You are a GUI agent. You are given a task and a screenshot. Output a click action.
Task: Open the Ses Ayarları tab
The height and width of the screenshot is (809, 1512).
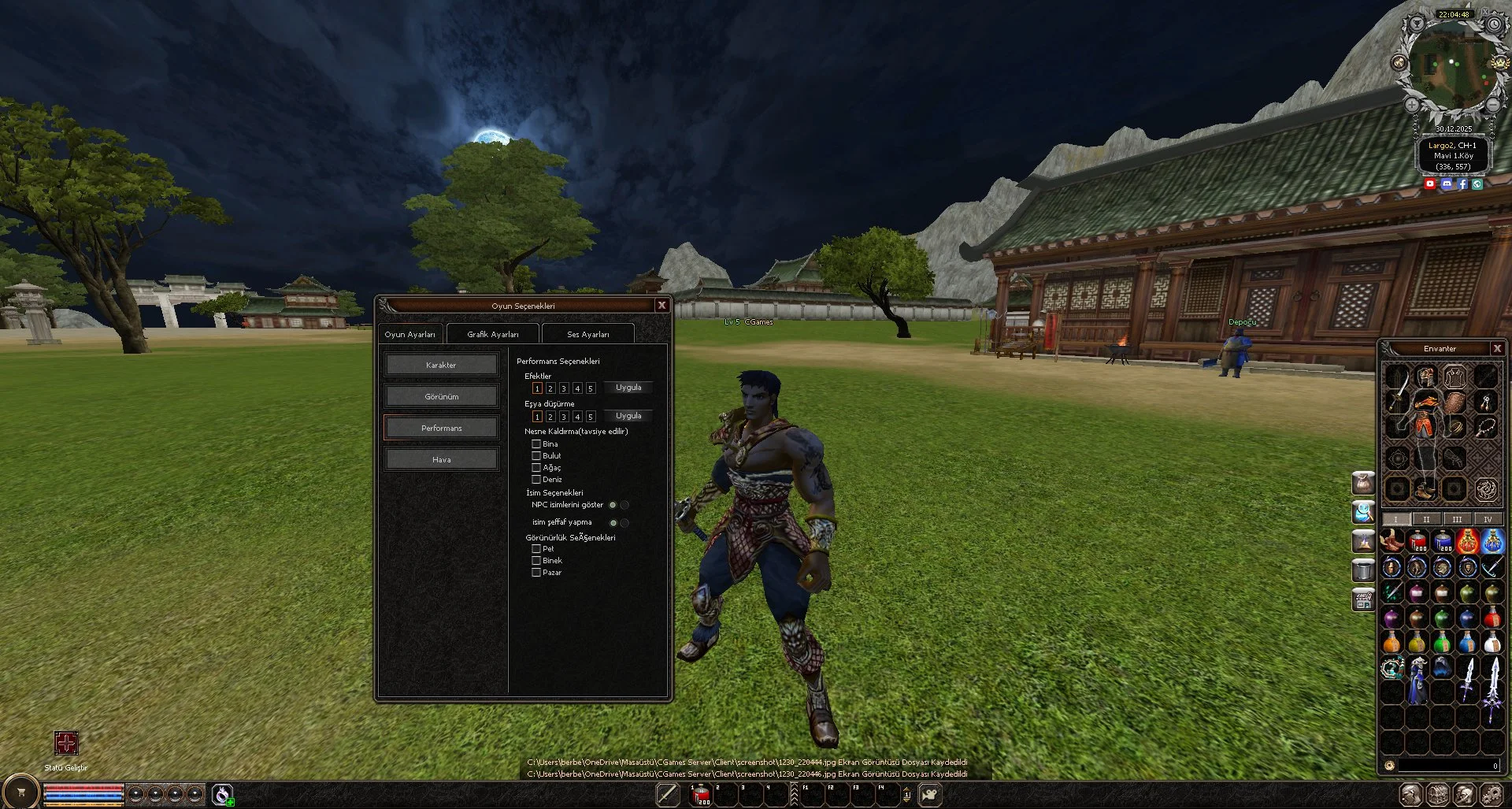[x=587, y=334]
